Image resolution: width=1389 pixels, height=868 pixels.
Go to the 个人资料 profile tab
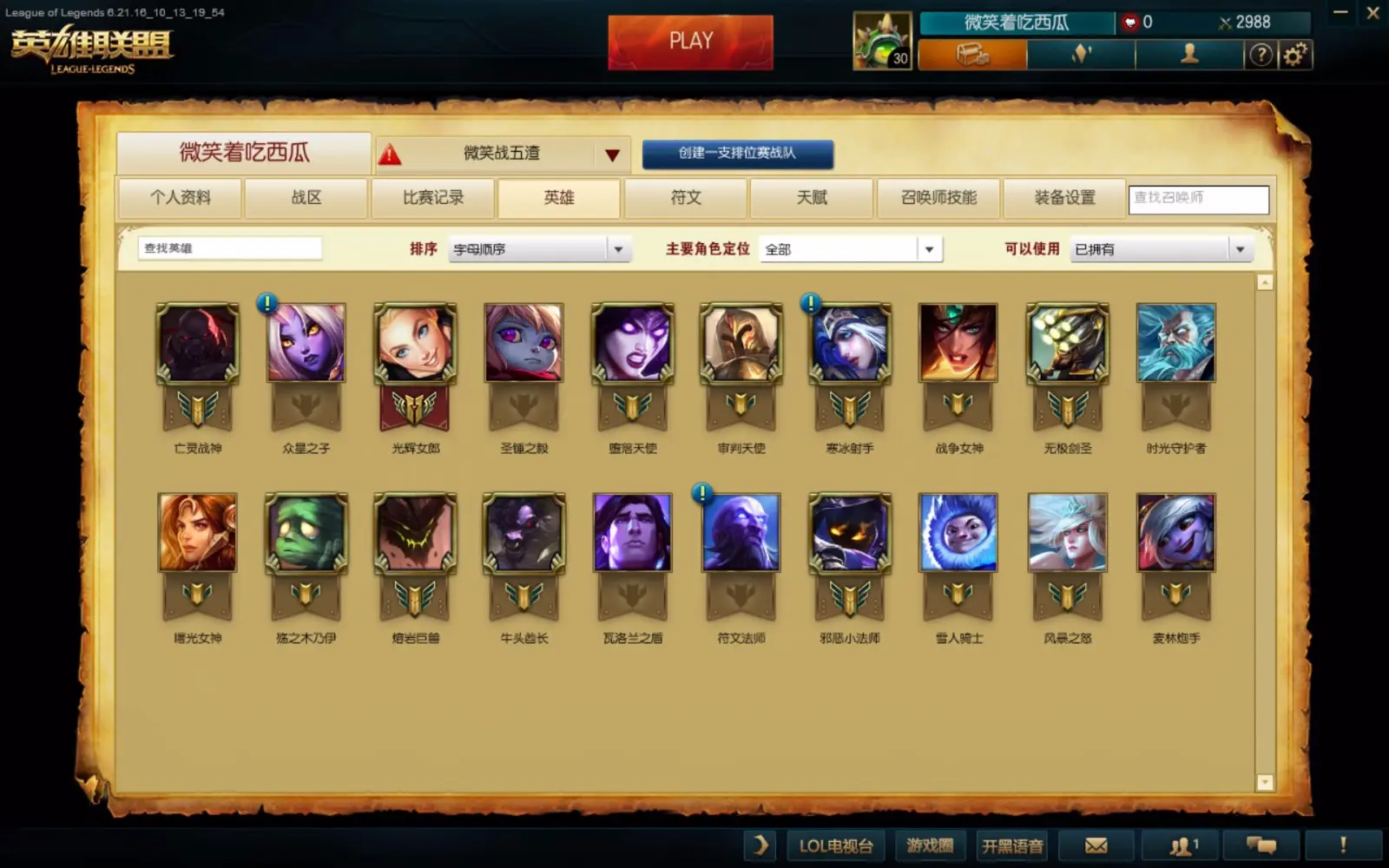[181, 198]
